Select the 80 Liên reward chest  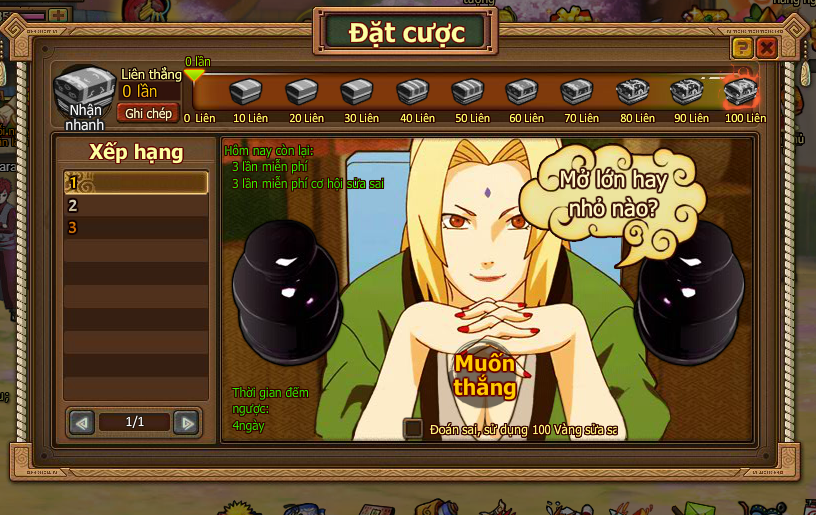pyautogui.click(x=632, y=93)
